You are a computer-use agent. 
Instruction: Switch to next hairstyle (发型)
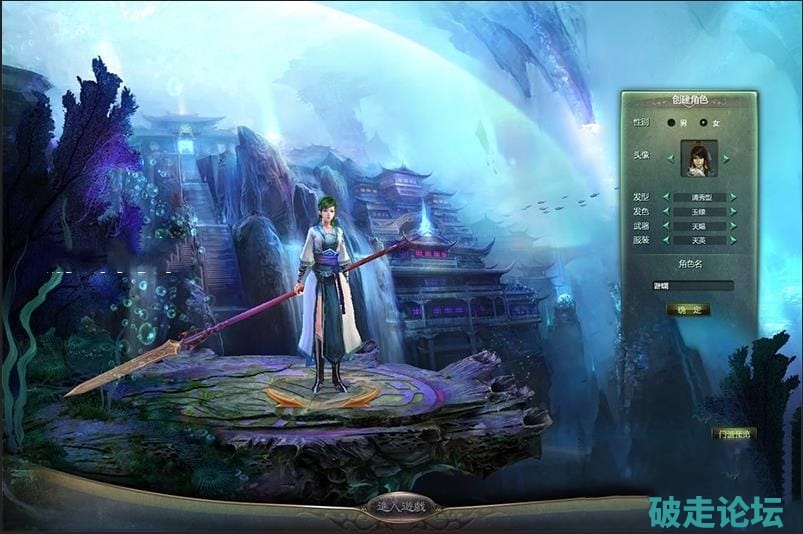[733, 197]
